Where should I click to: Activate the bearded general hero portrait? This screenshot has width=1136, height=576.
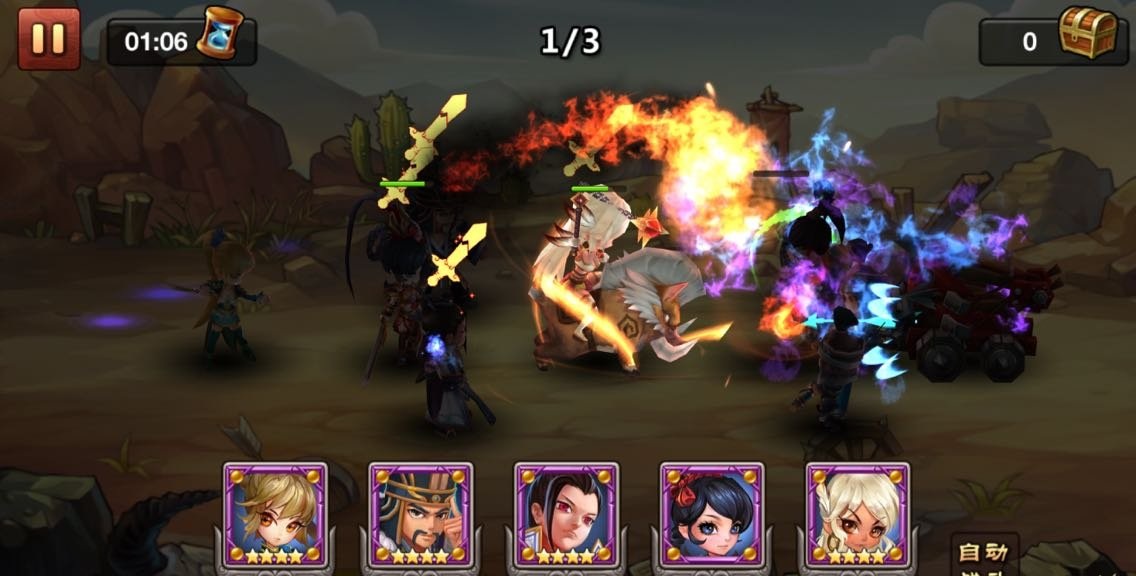pos(421,513)
